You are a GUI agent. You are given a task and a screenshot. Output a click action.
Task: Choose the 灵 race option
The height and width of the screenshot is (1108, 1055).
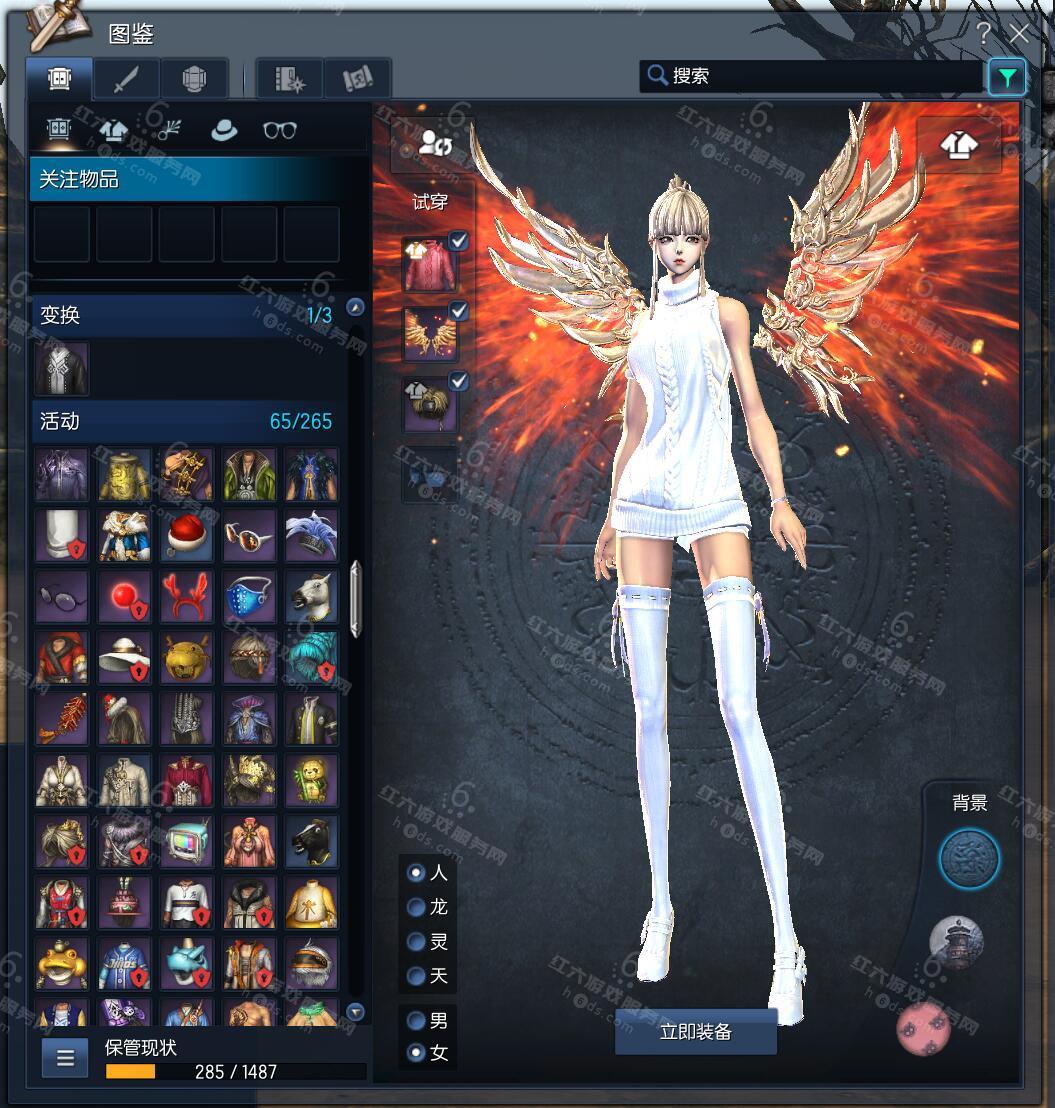416,942
